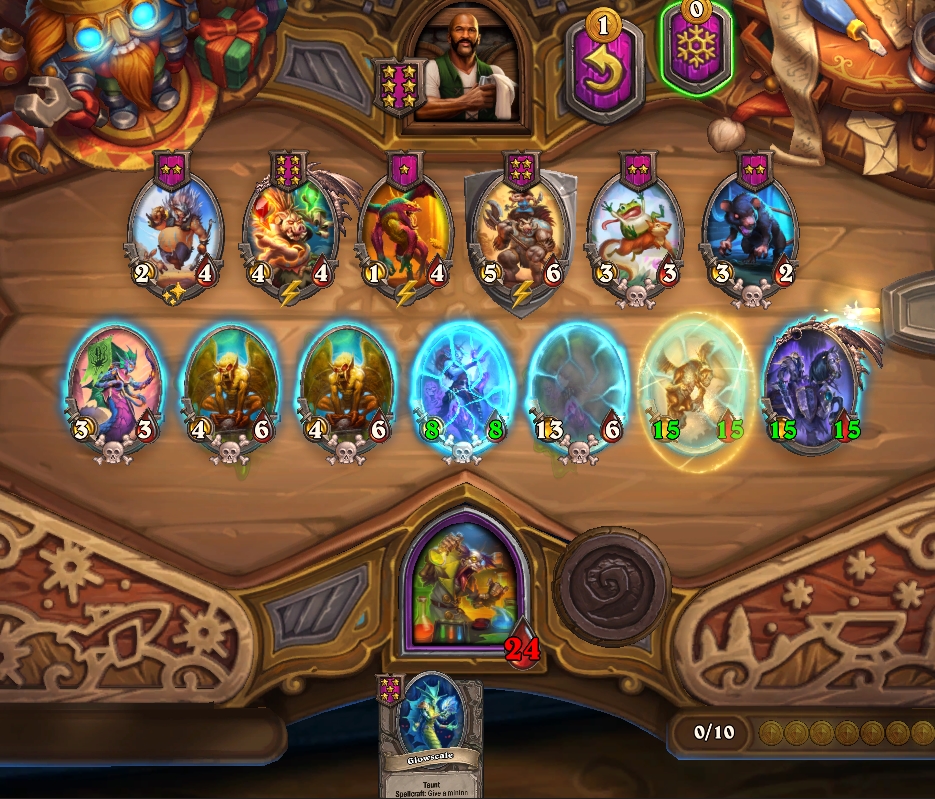Click your hero portrait with 24 health
Viewport: 935px width, 799px height.
point(463,589)
